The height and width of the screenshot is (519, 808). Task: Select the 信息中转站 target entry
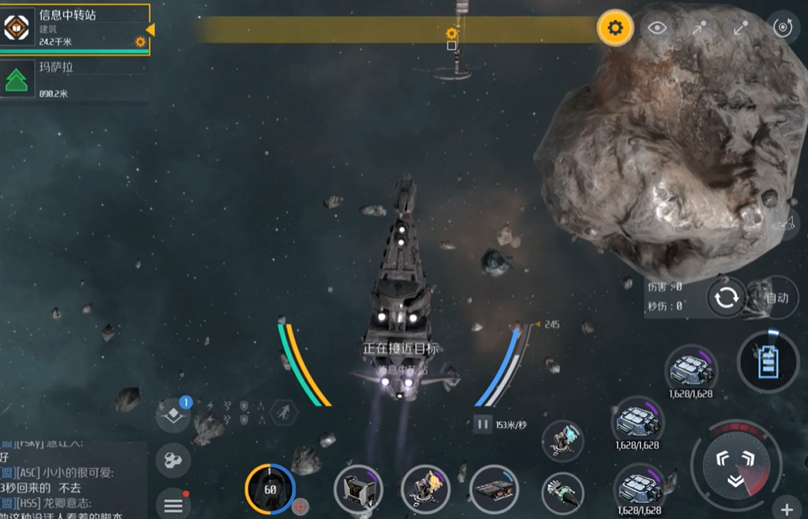pyautogui.click(x=75, y=28)
